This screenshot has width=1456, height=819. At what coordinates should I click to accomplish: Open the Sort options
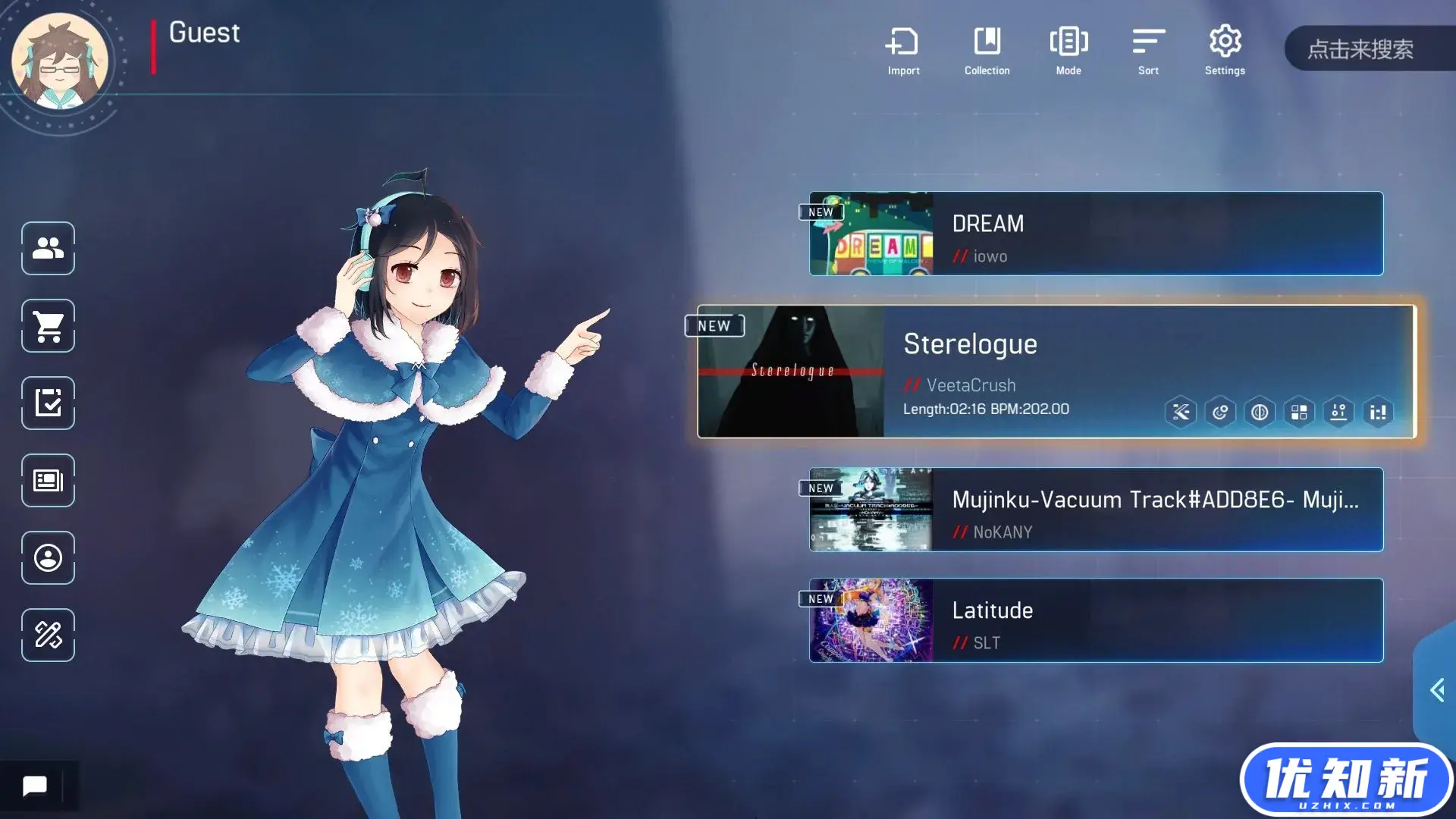click(x=1148, y=50)
